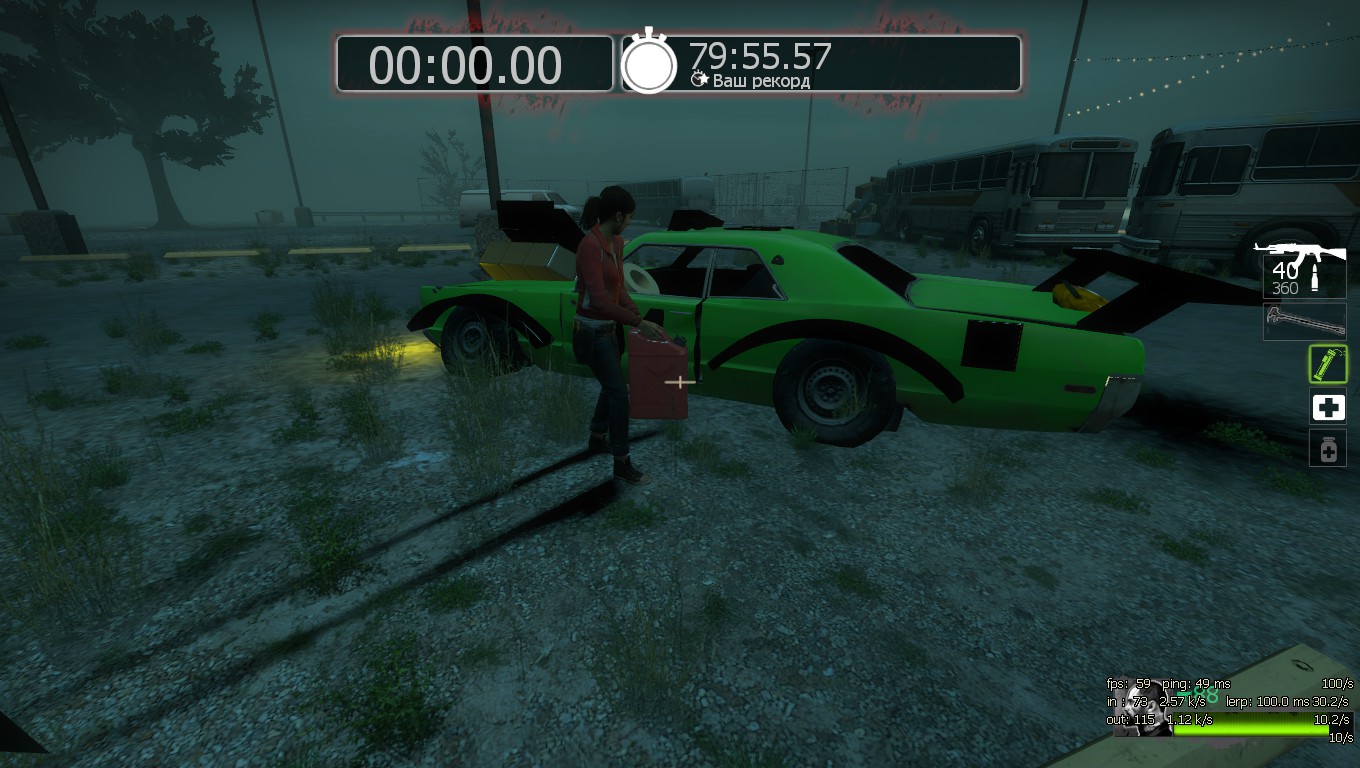The image size is (1360, 768).
Task: Select the pain pills bottle slot
Action: pyautogui.click(x=1328, y=448)
